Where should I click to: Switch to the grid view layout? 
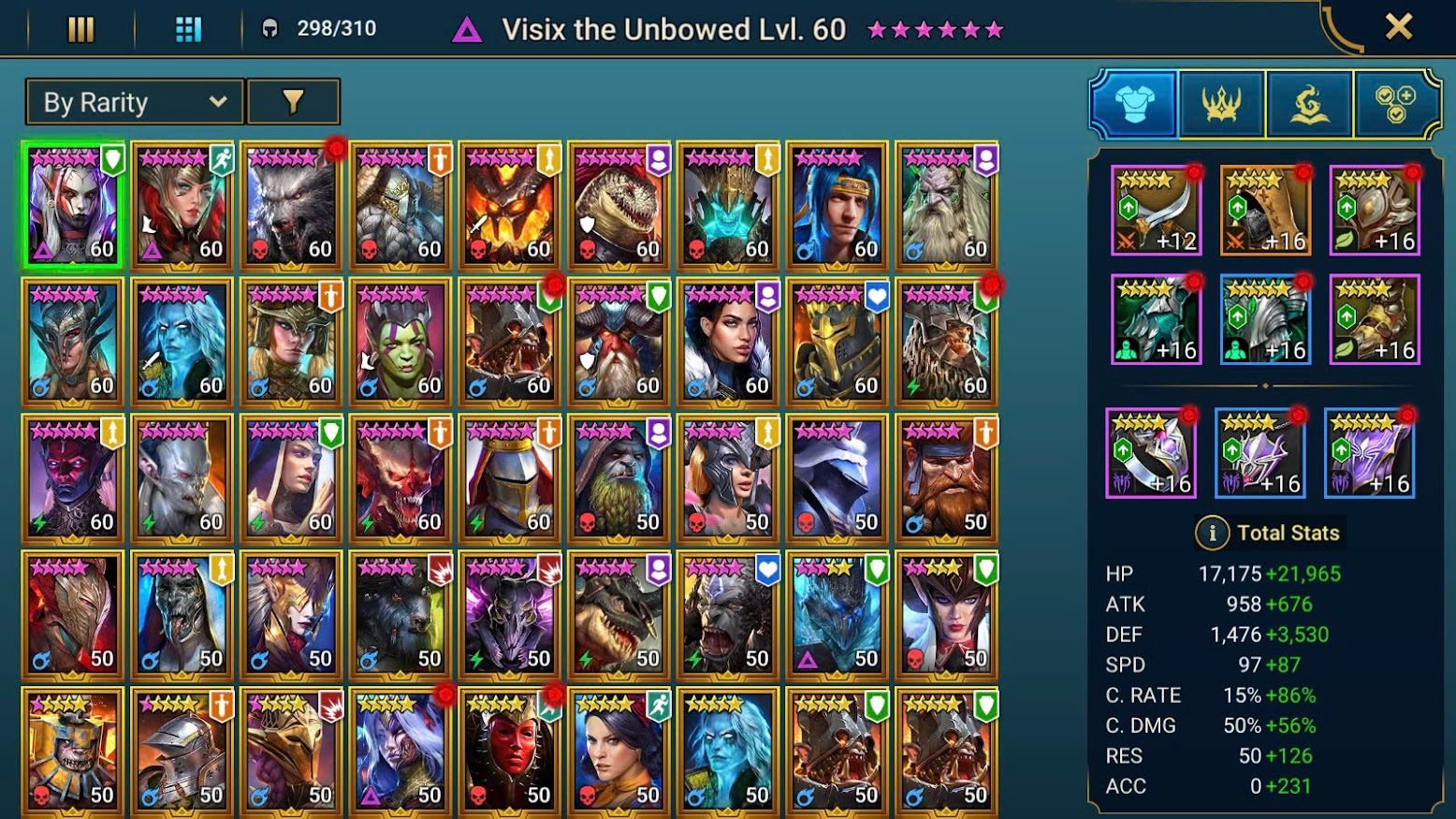pos(188,29)
